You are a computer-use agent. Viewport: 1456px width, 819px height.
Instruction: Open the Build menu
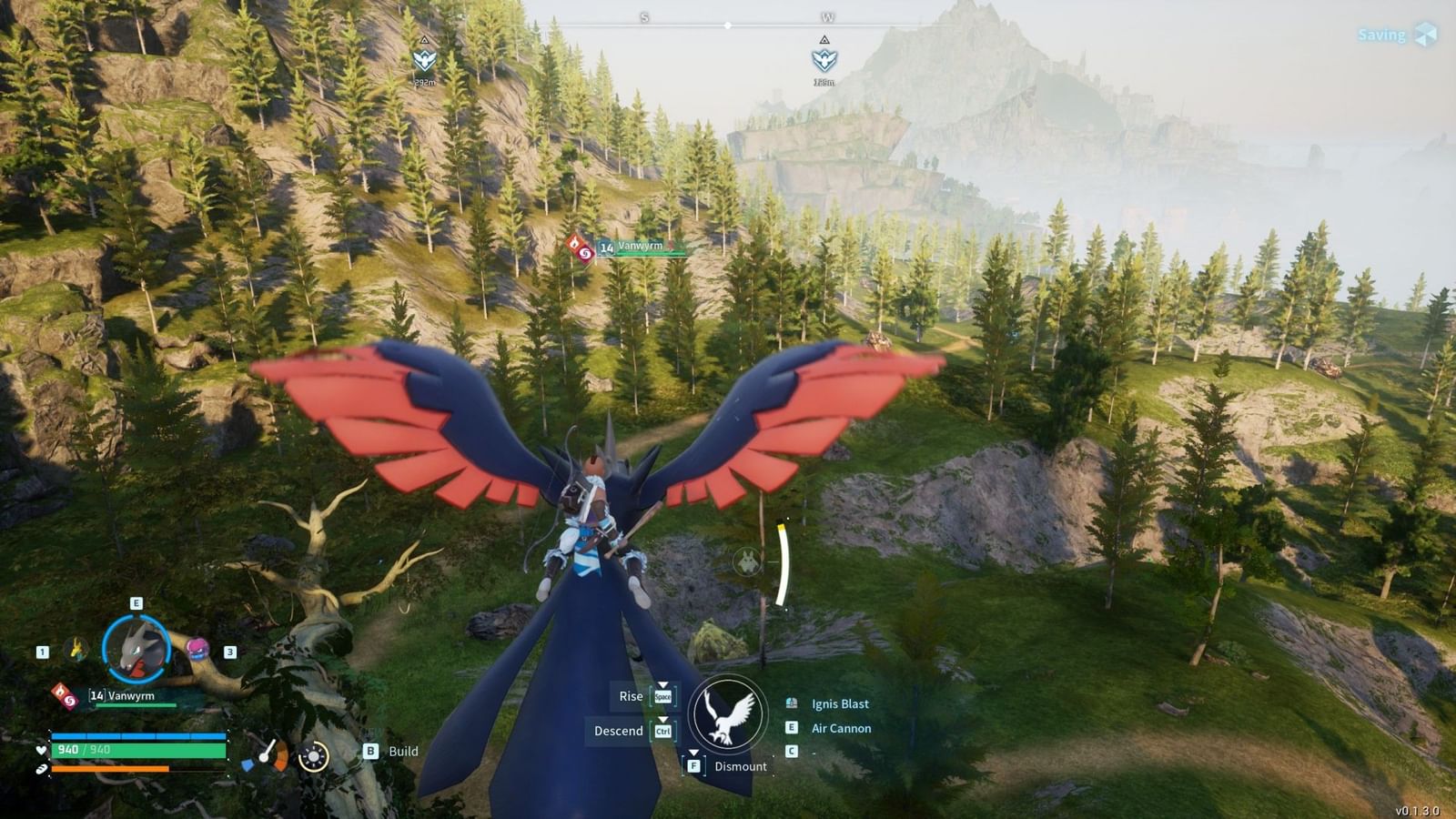tap(402, 751)
